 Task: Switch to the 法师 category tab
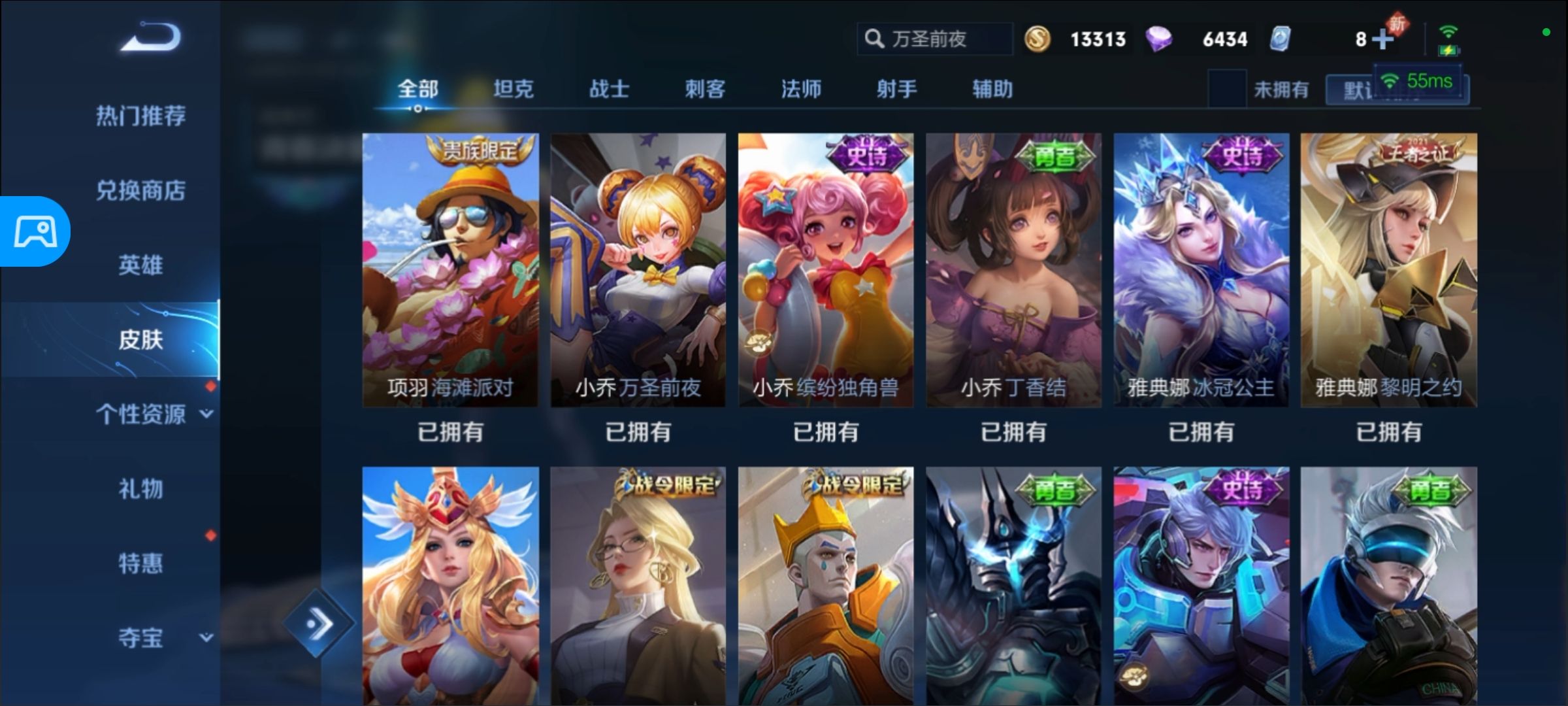[800, 89]
